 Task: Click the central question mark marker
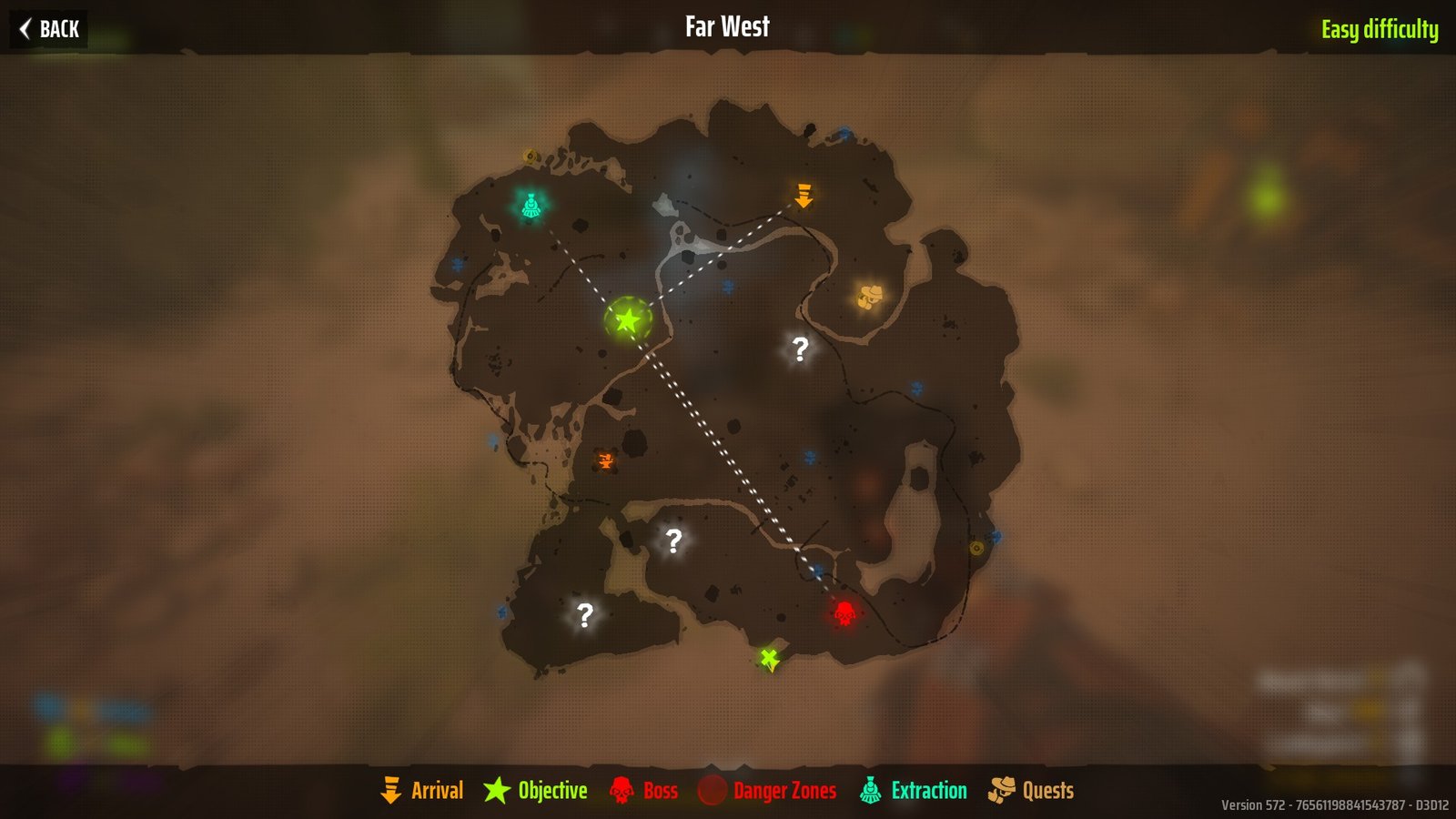click(673, 542)
